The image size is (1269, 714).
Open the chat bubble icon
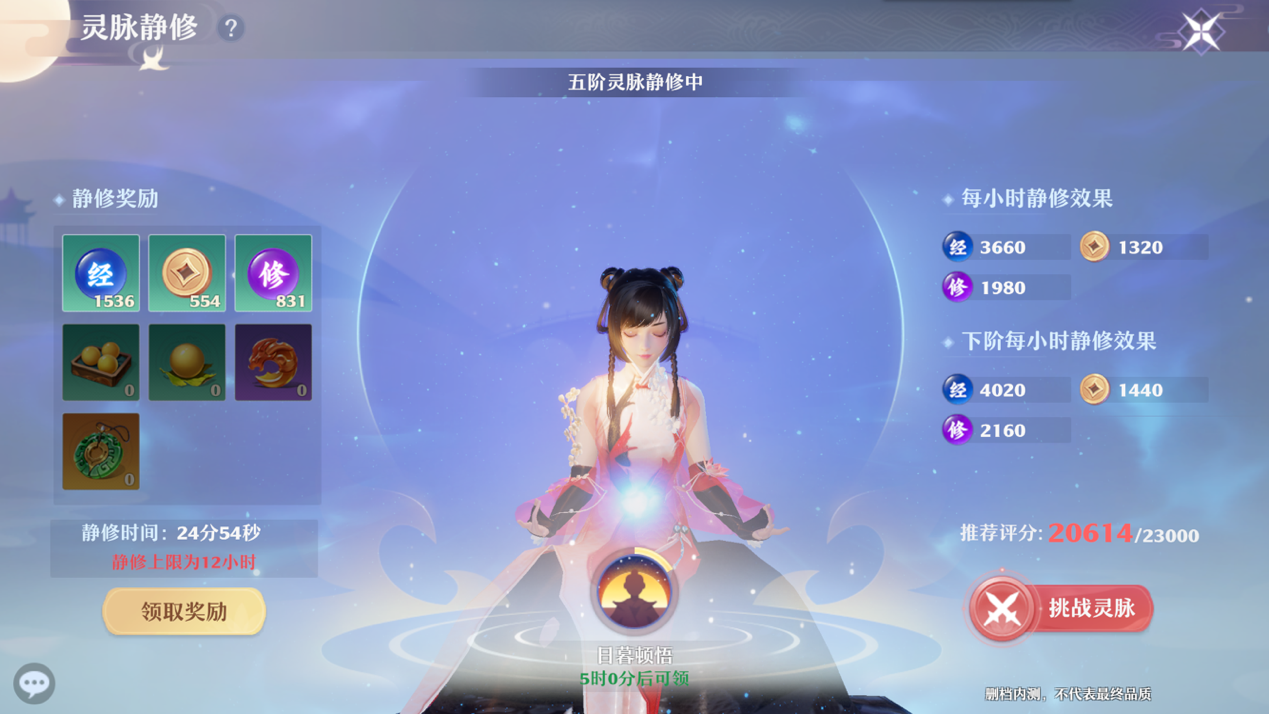pos(34,683)
